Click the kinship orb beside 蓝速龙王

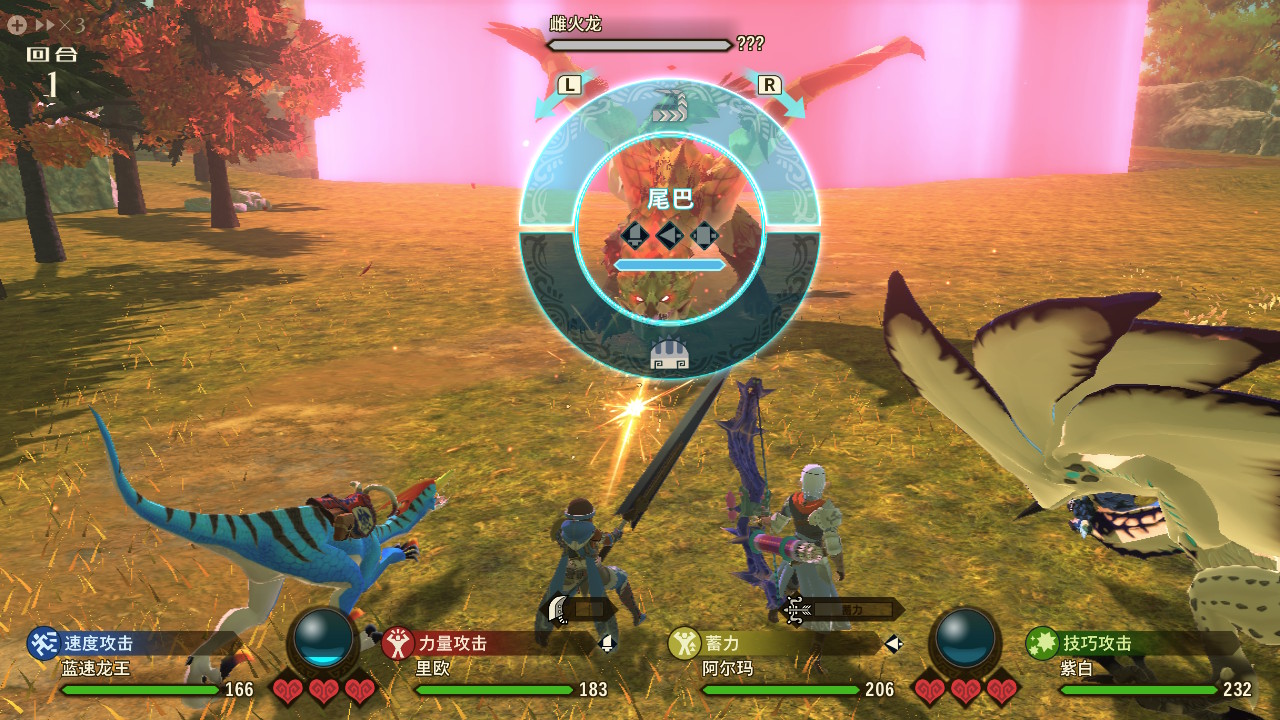[x=323, y=638]
